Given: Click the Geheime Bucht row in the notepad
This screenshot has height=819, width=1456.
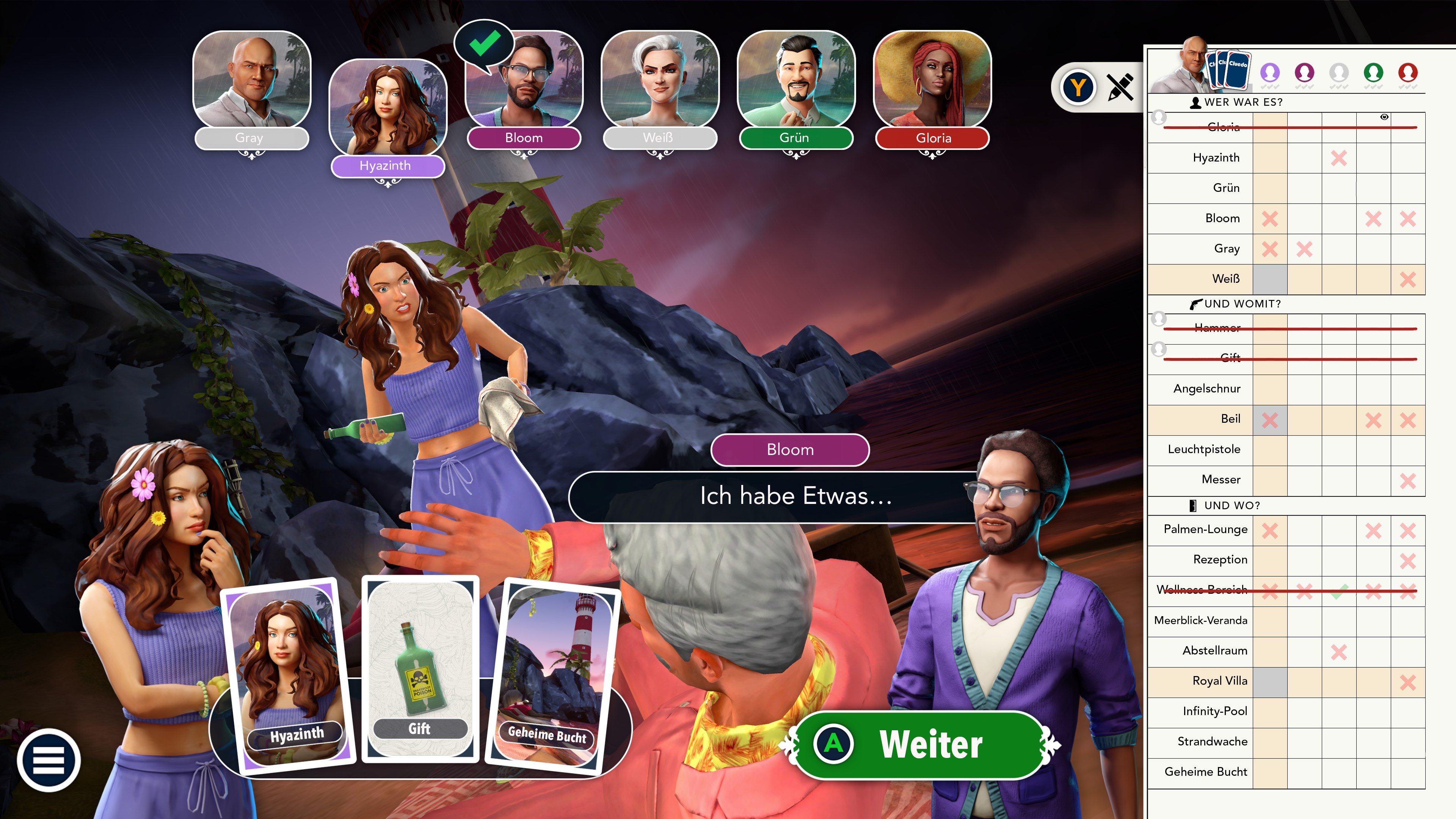Looking at the screenshot, I should (x=1206, y=772).
